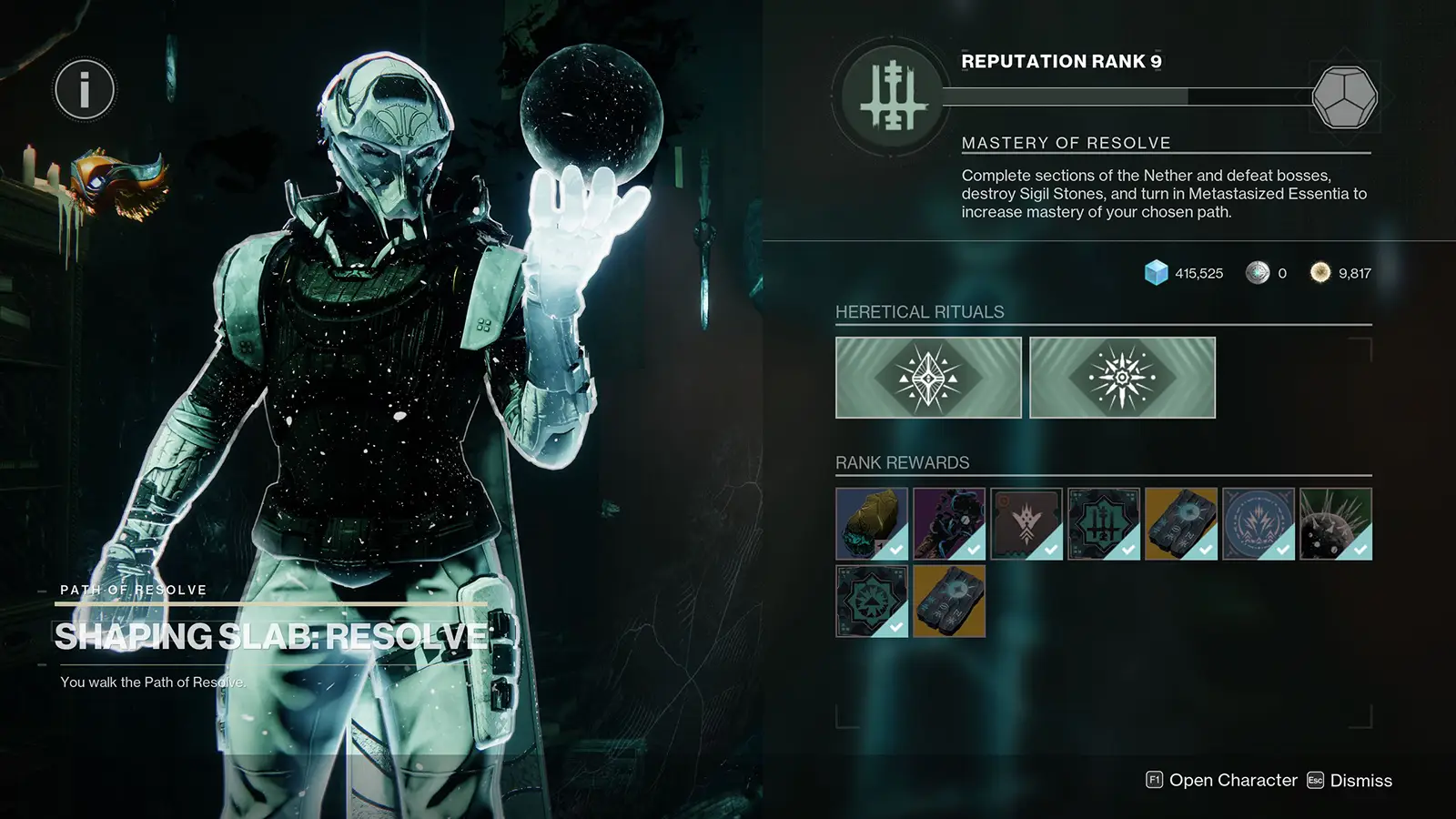The width and height of the screenshot is (1456, 819).
Task: Click the Bright Dust currency icon
Action: pyautogui.click(x=1320, y=273)
